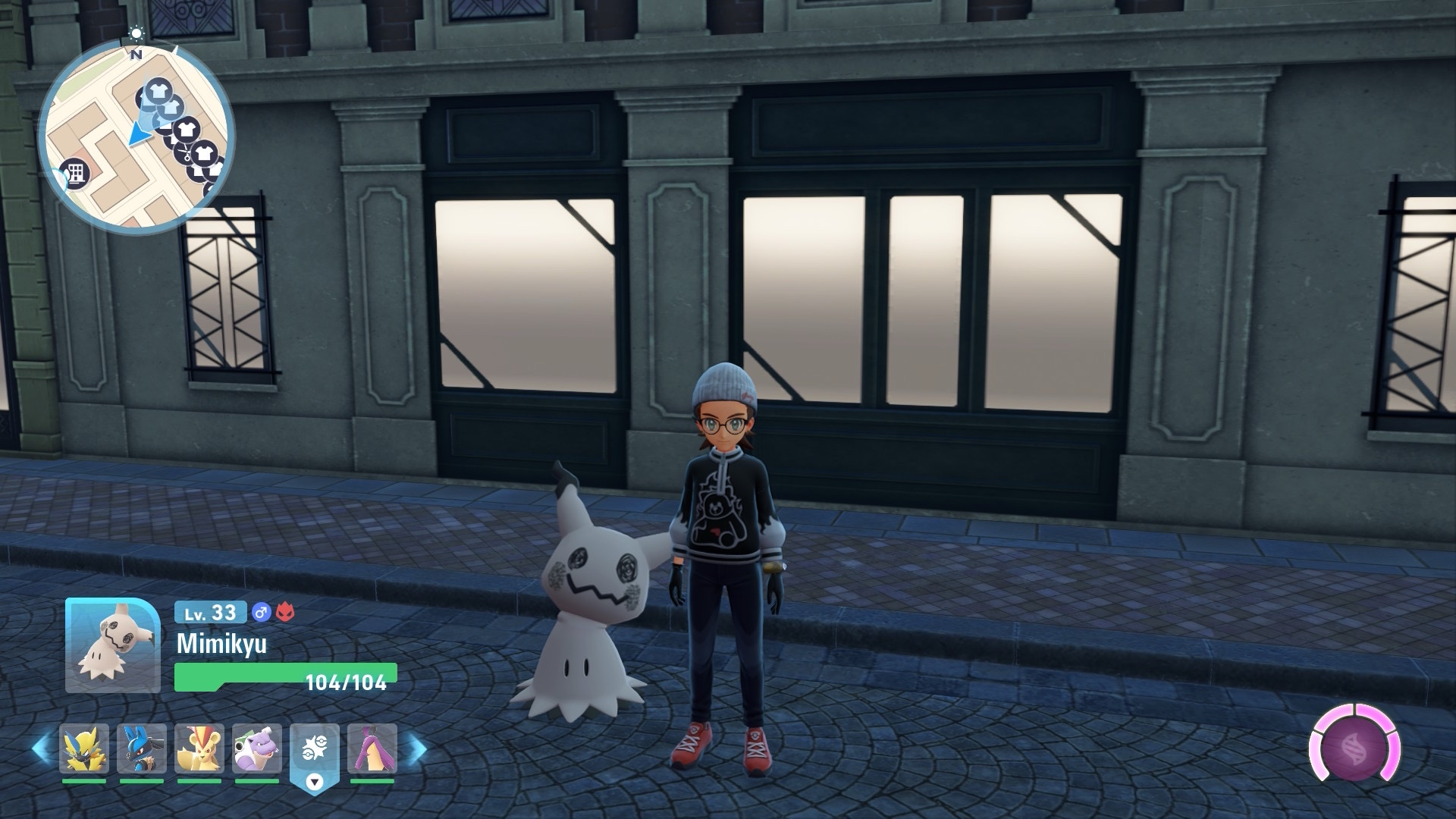Open the circular minimap
1456x819 pixels.
pos(136,138)
